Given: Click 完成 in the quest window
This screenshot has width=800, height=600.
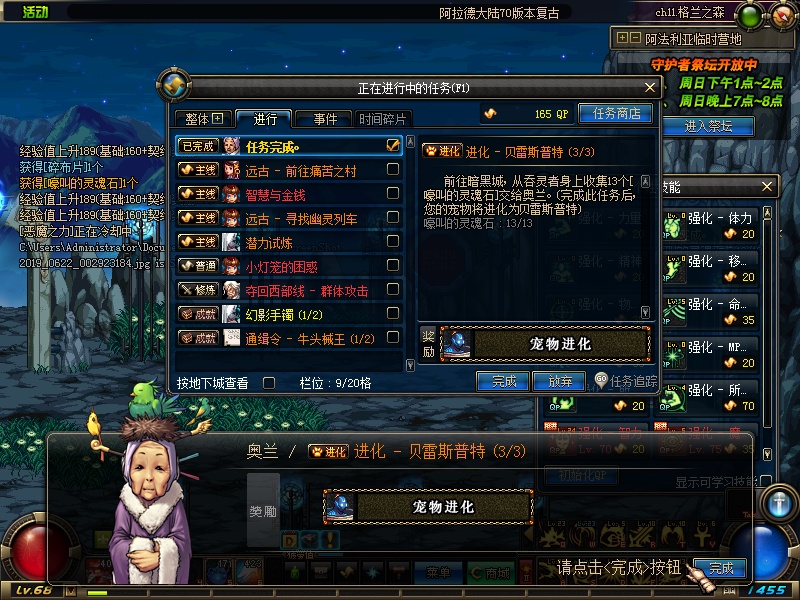Looking at the screenshot, I should pos(504,381).
